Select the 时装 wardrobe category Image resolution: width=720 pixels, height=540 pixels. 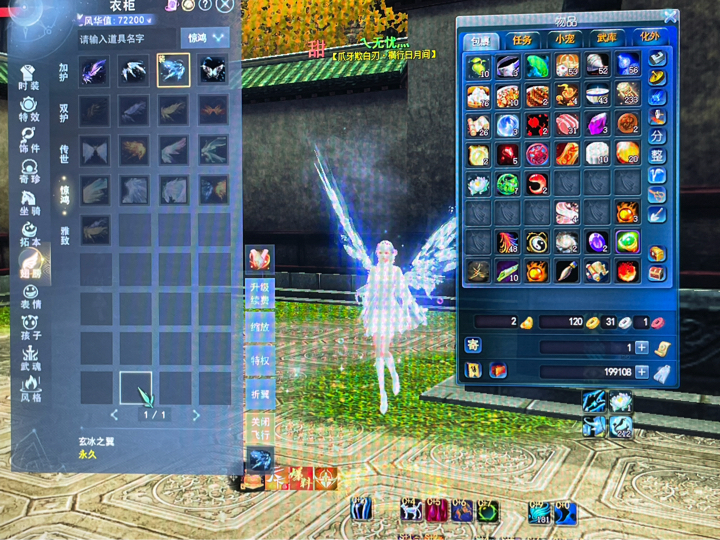point(29,79)
